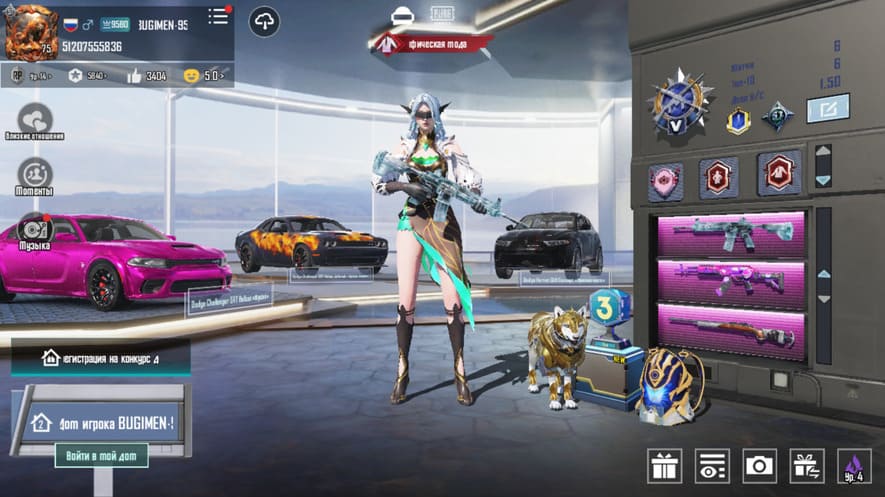Show the thumbs-up likes count
The height and width of the screenshot is (497, 885).
point(145,75)
